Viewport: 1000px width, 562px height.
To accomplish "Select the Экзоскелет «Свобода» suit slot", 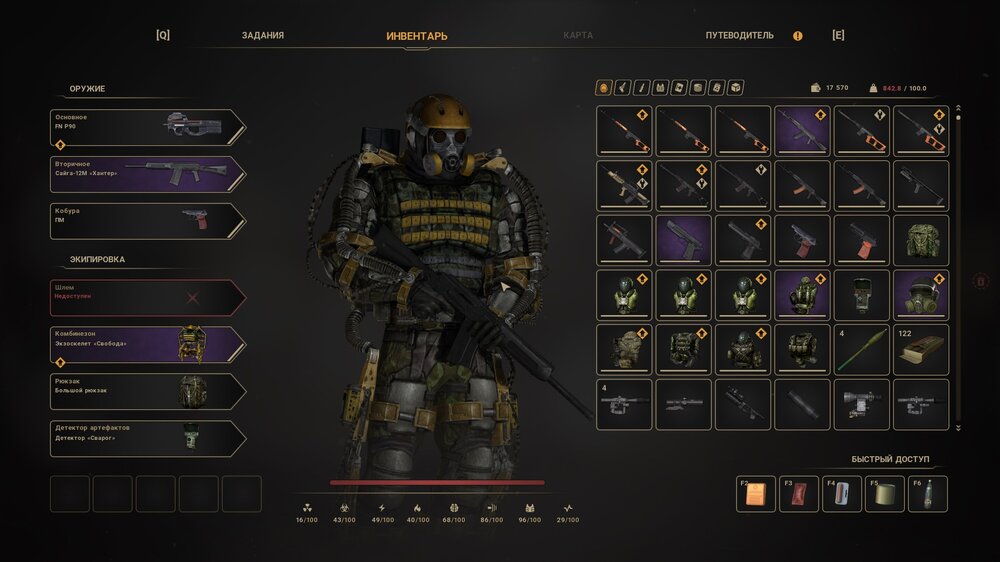I will (148, 345).
